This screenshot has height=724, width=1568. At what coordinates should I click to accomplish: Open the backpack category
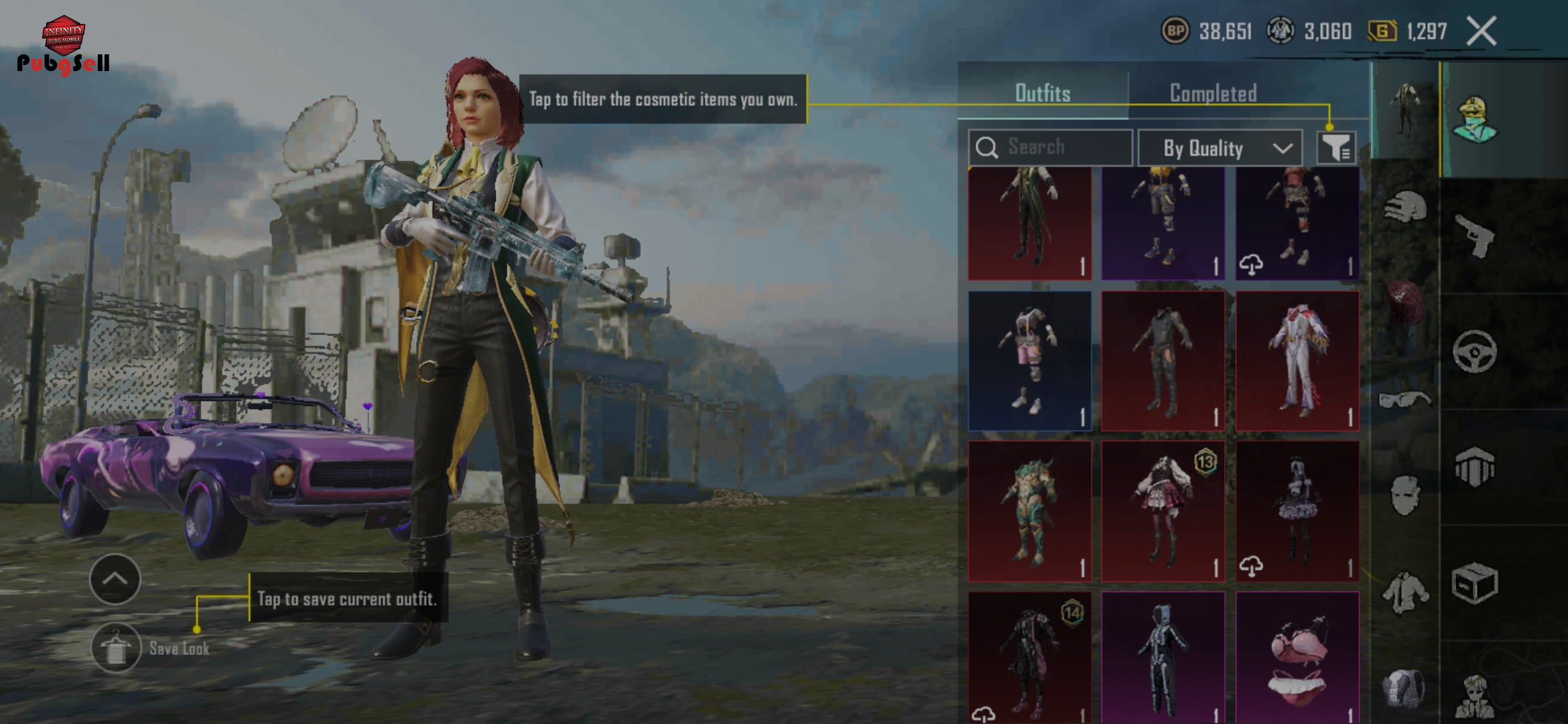click(1404, 688)
